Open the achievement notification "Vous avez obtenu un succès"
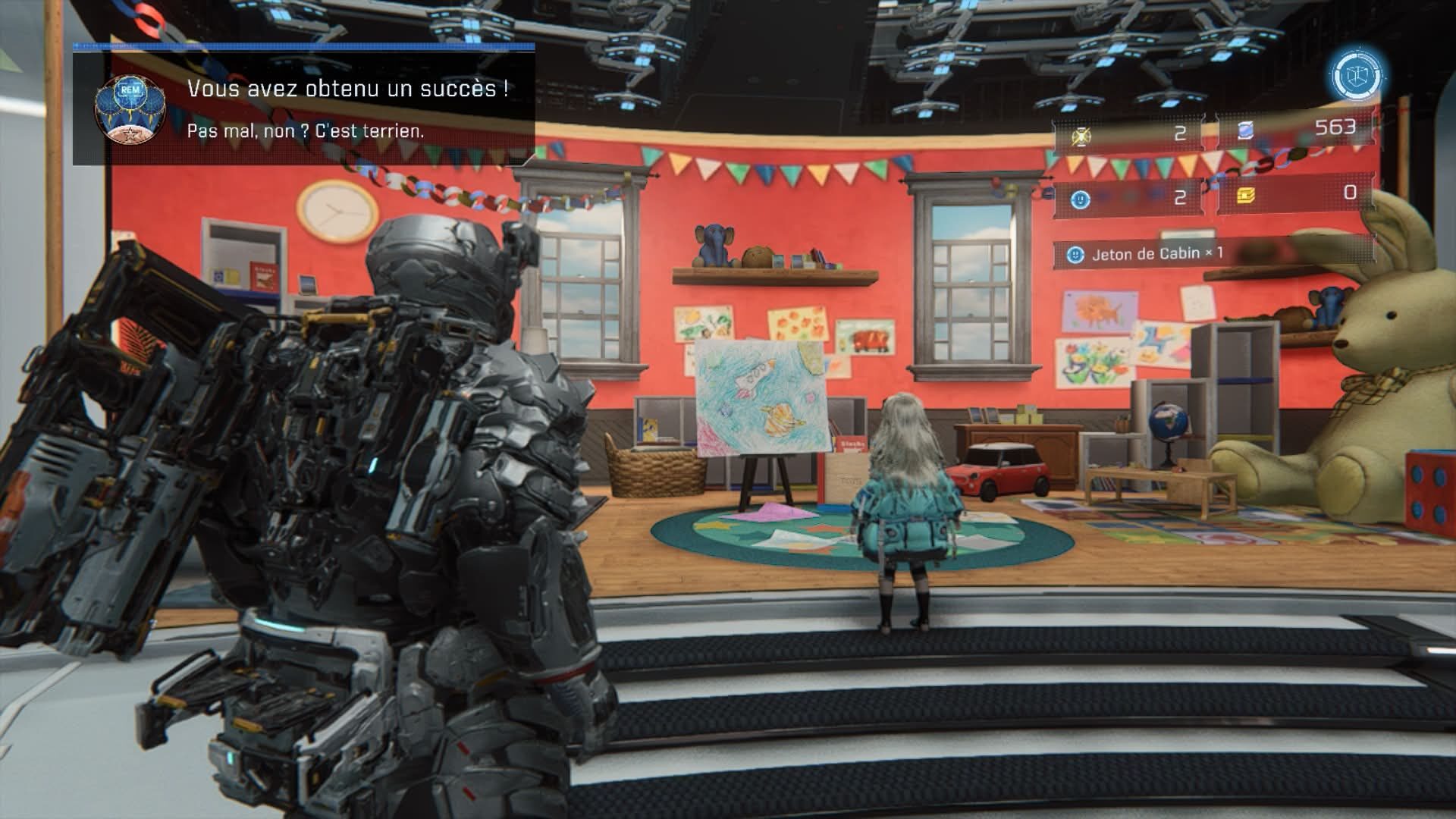This screenshot has height=819, width=1456. pyautogui.click(x=304, y=106)
